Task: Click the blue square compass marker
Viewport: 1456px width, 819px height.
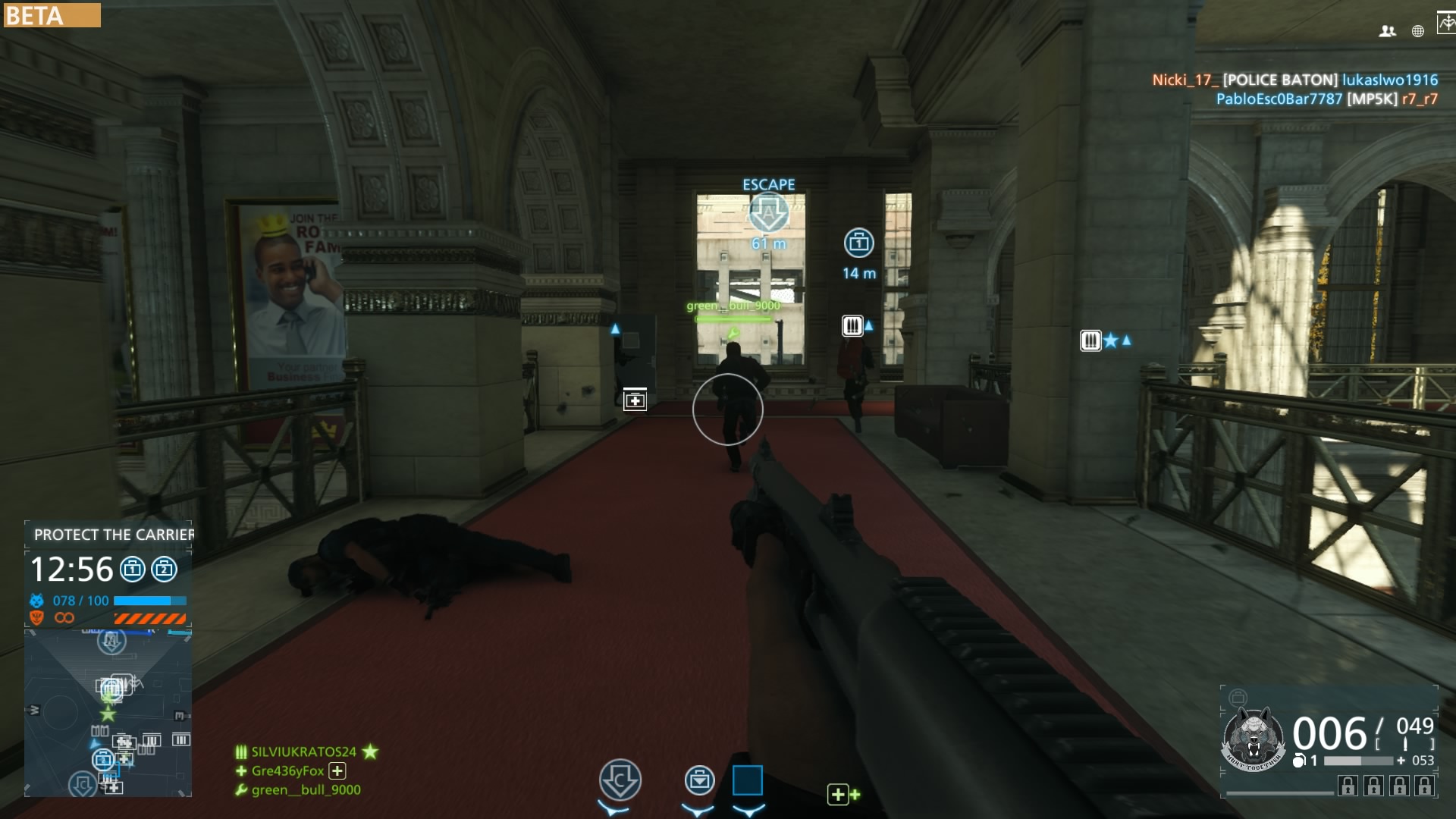Action: [x=747, y=780]
